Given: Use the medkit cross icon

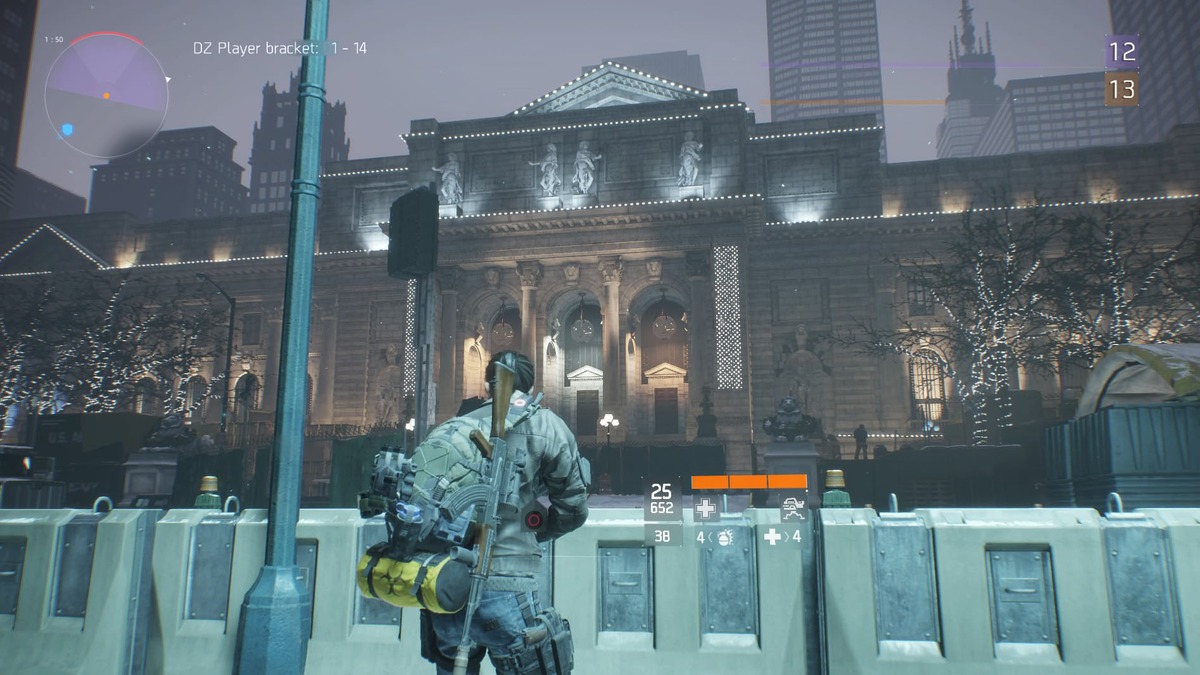Looking at the screenshot, I should [x=772, y=537].
